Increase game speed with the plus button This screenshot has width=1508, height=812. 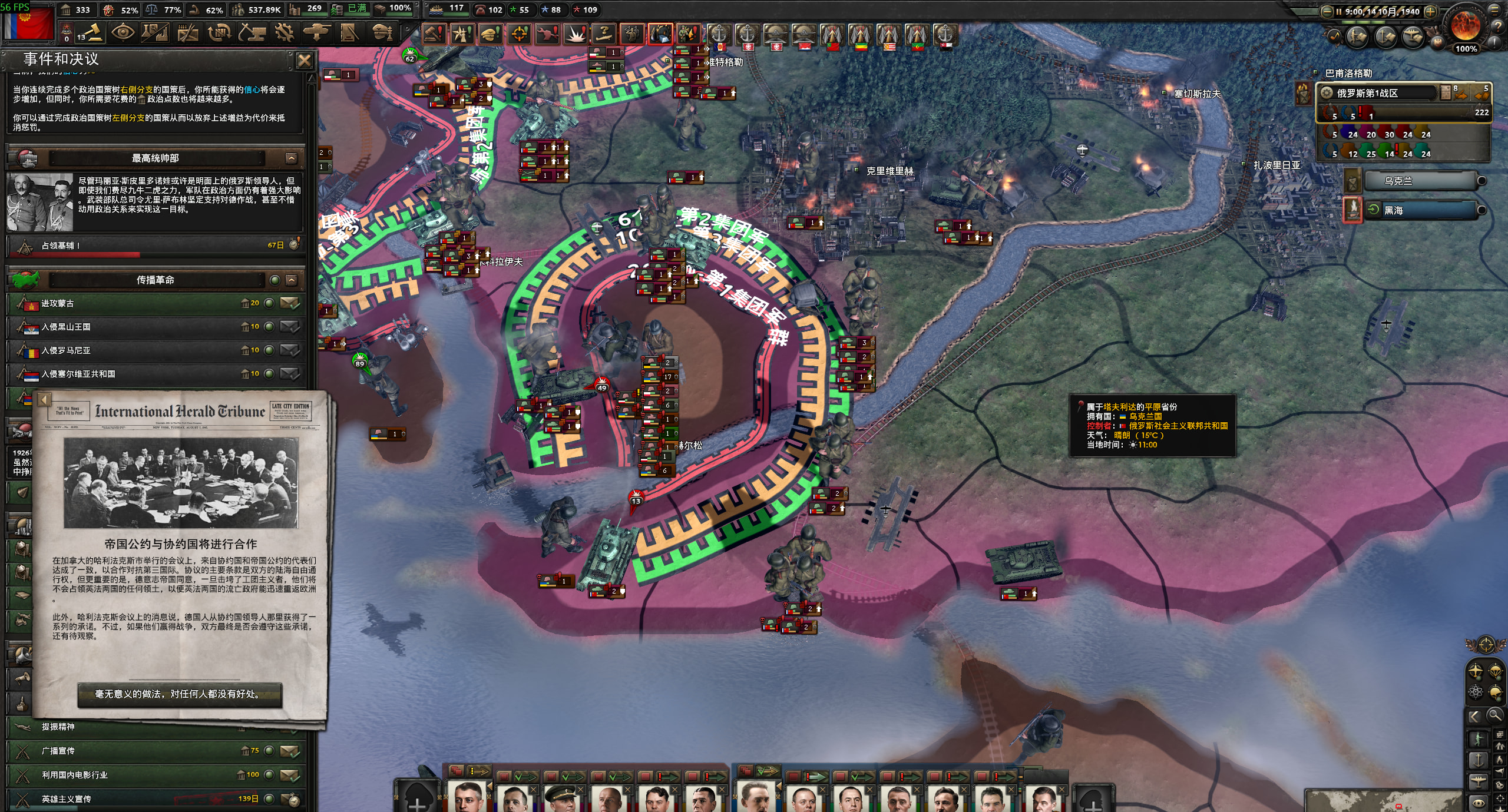1430,11
